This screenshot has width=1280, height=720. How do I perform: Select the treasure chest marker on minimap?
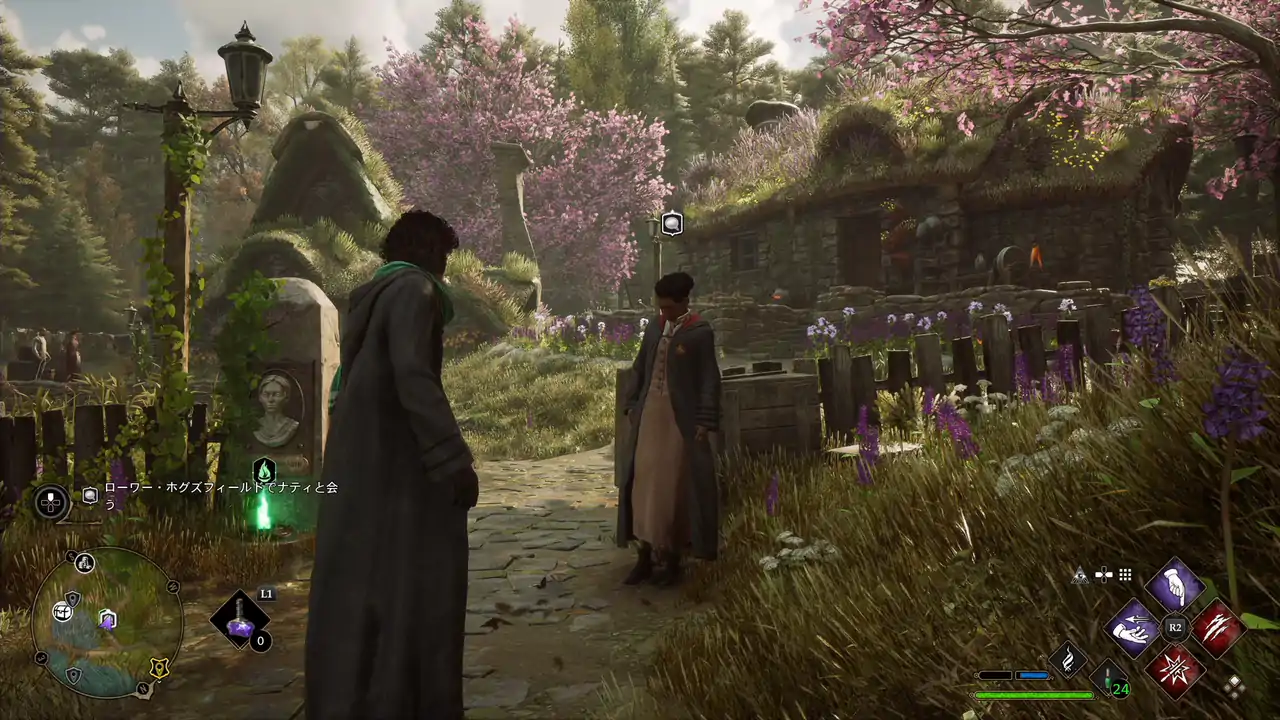click(63, 611)
